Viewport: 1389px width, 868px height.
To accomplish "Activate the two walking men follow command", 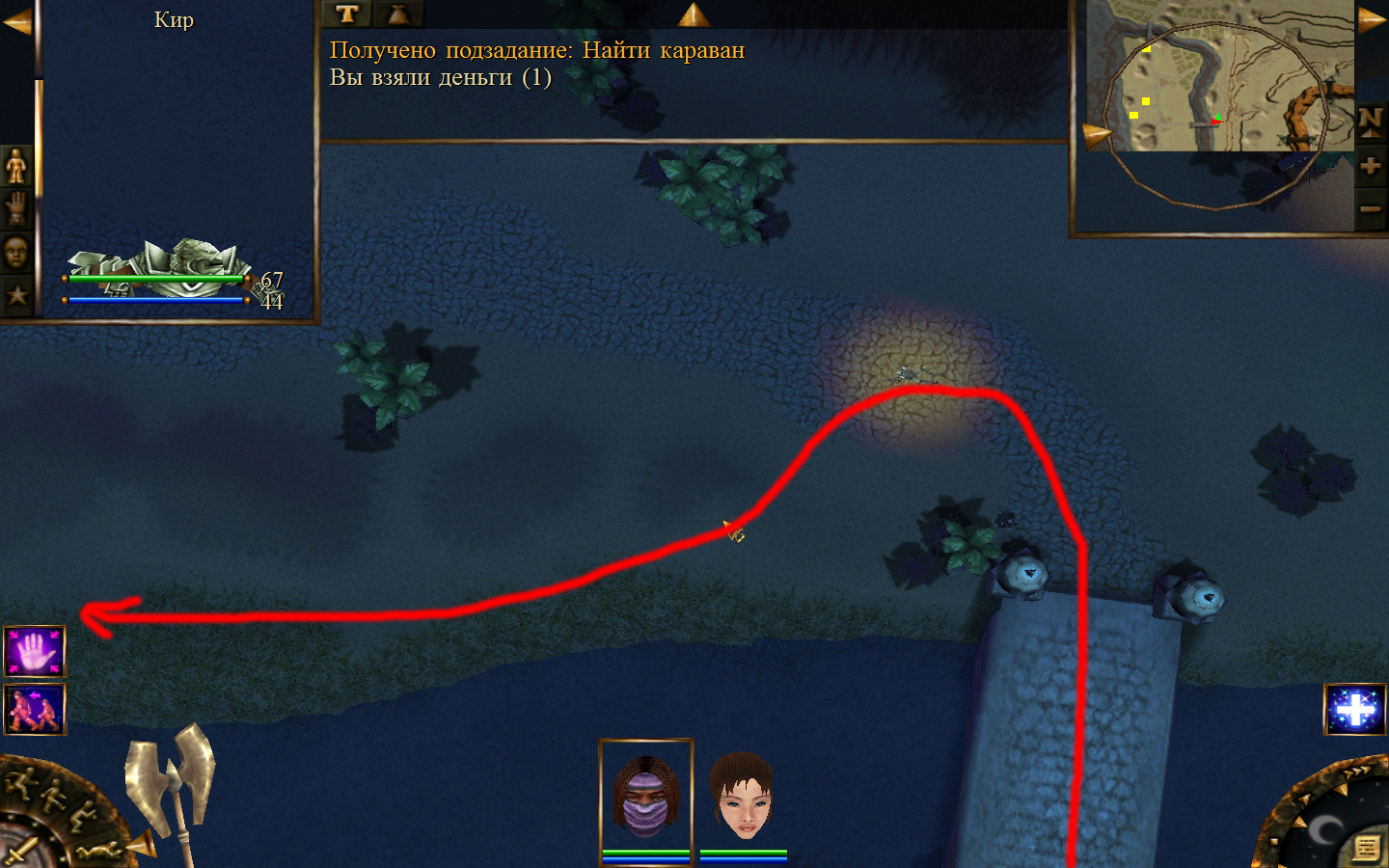I will pos(35,709).
